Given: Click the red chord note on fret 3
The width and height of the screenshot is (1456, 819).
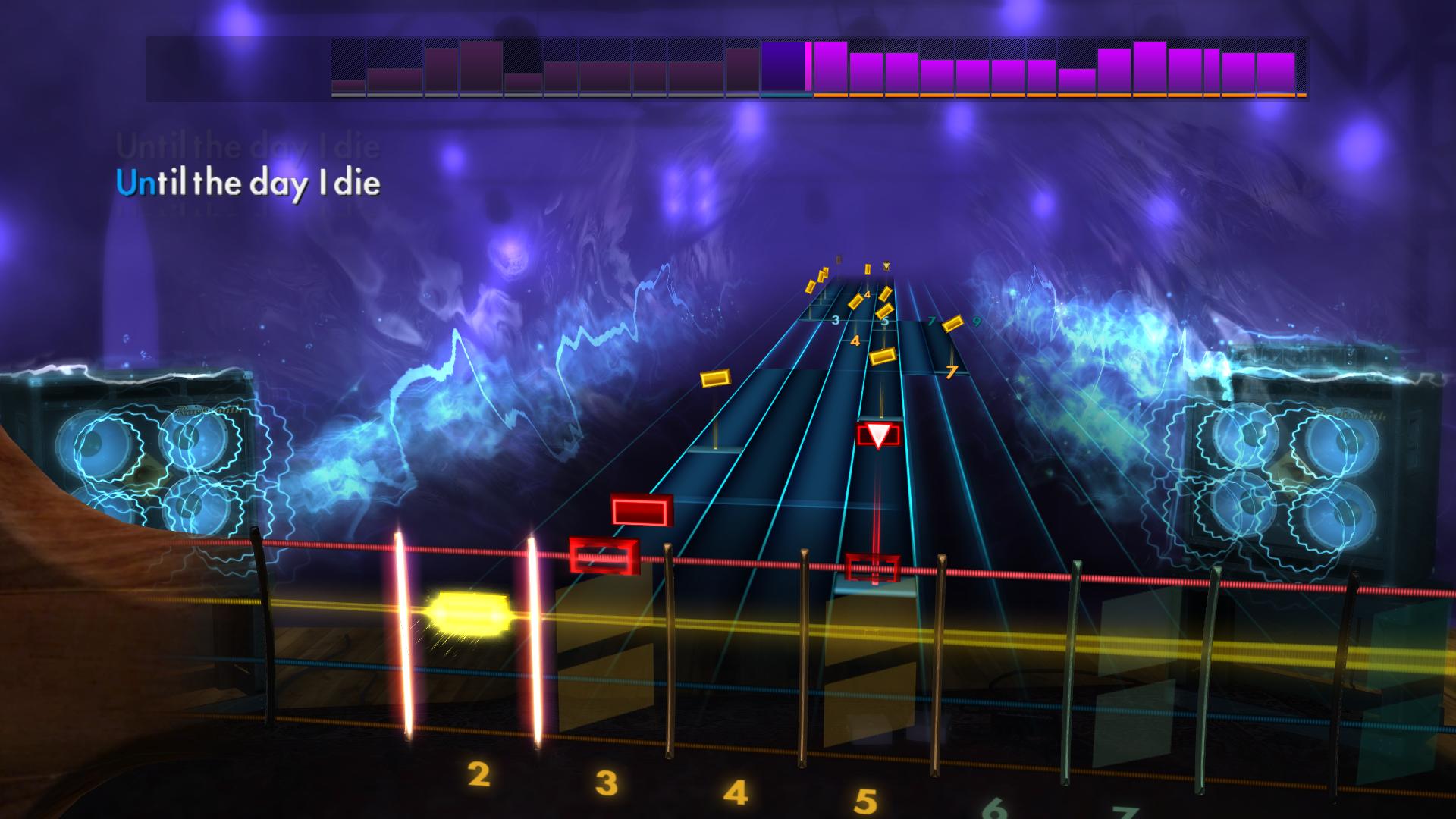Looking at the screenshot, I should point(603,554).
